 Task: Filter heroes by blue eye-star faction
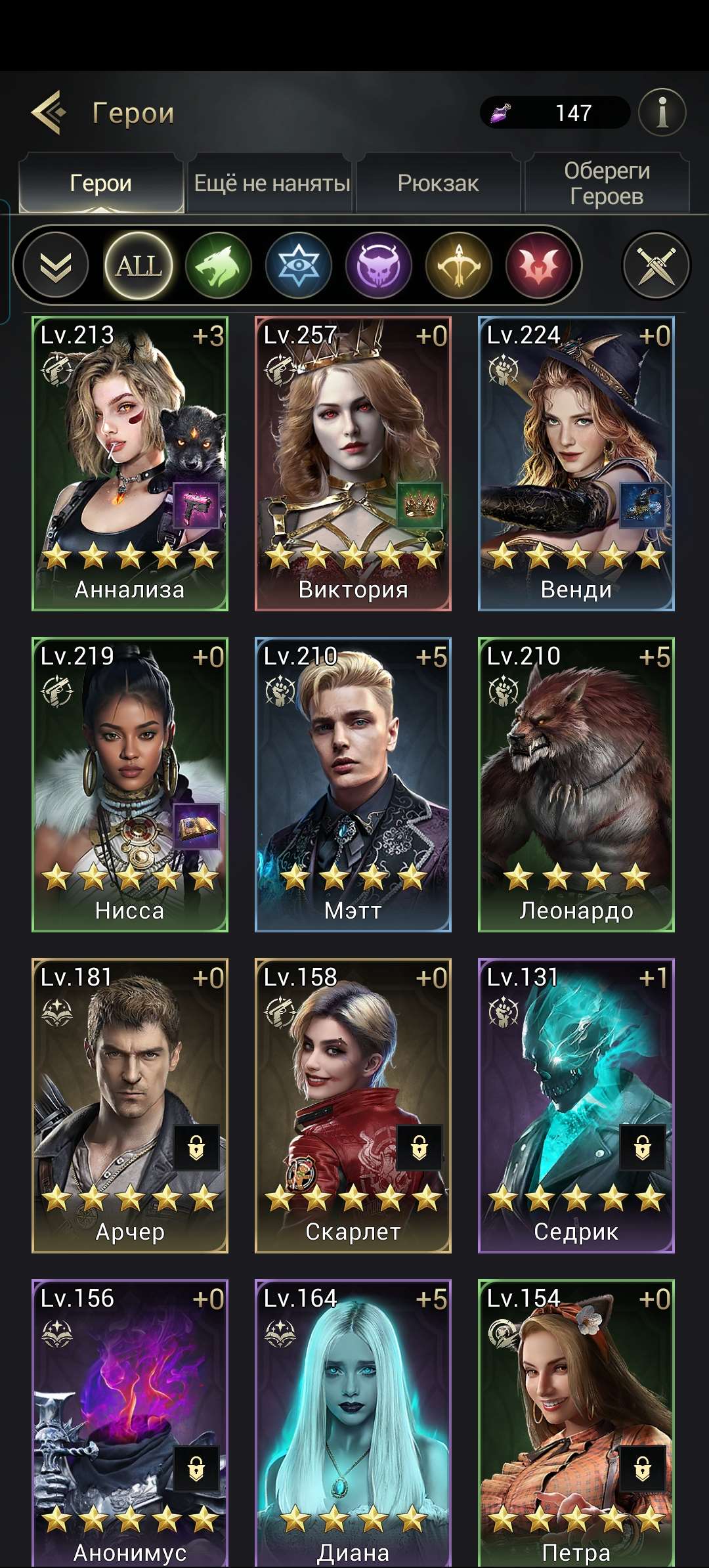click(299, 266)
